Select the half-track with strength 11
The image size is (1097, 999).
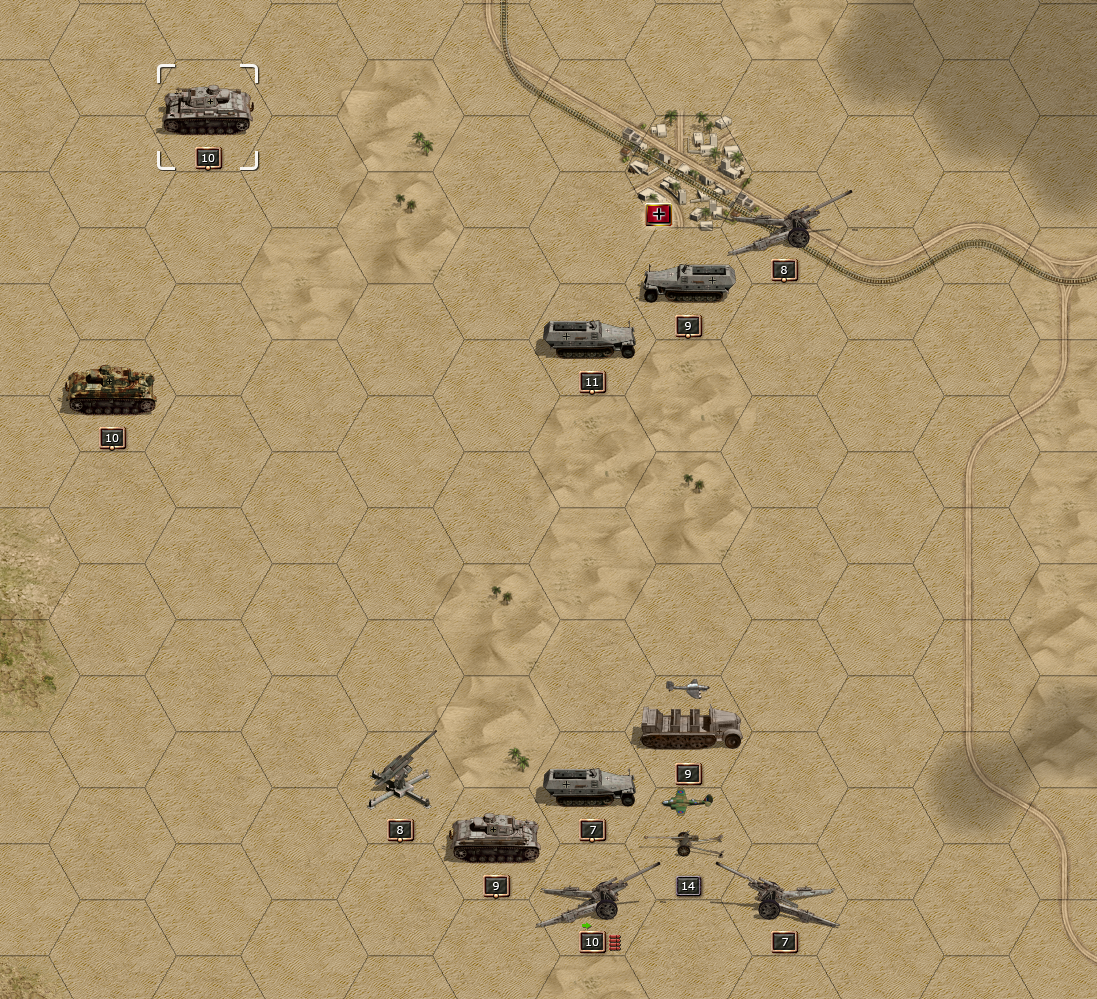(x=590, y=338)
